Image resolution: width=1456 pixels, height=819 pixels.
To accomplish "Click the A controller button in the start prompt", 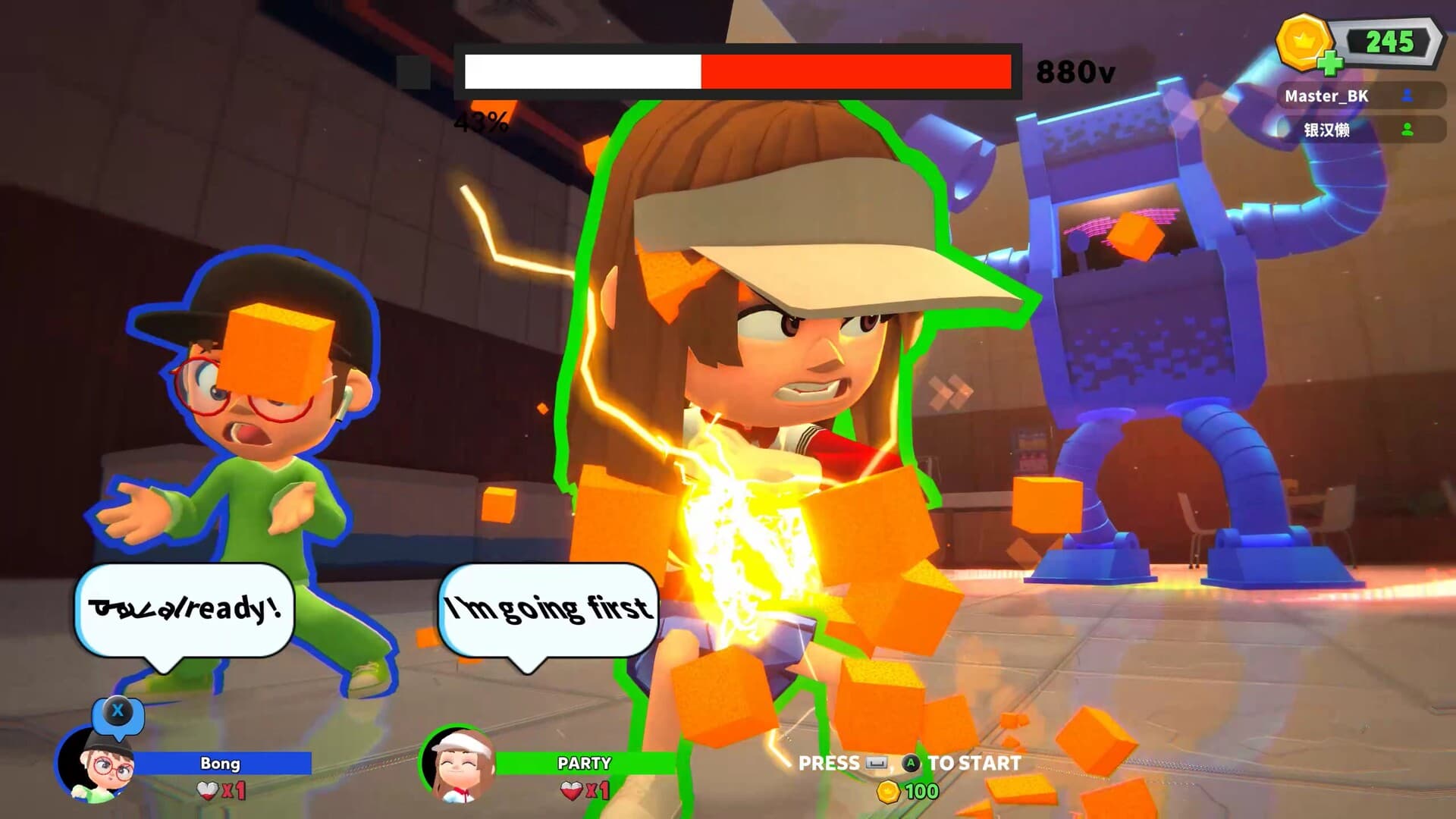I will coord(910,763).
